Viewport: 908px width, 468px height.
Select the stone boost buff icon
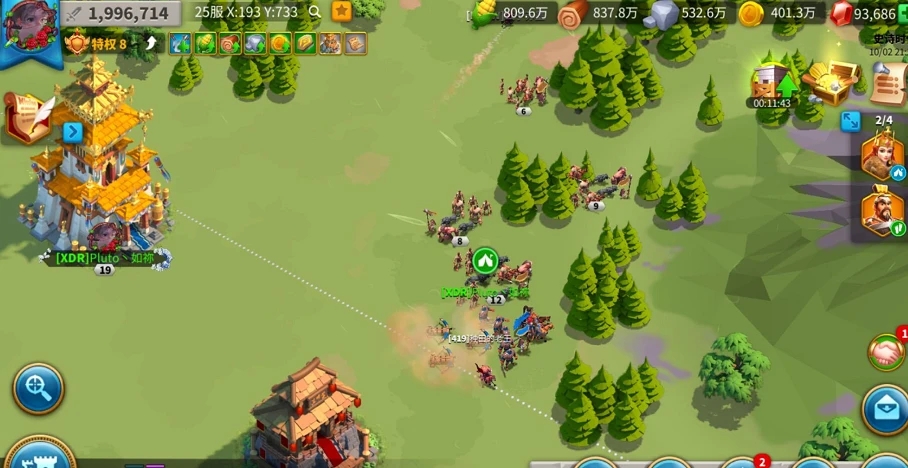[x=255, y=44]
